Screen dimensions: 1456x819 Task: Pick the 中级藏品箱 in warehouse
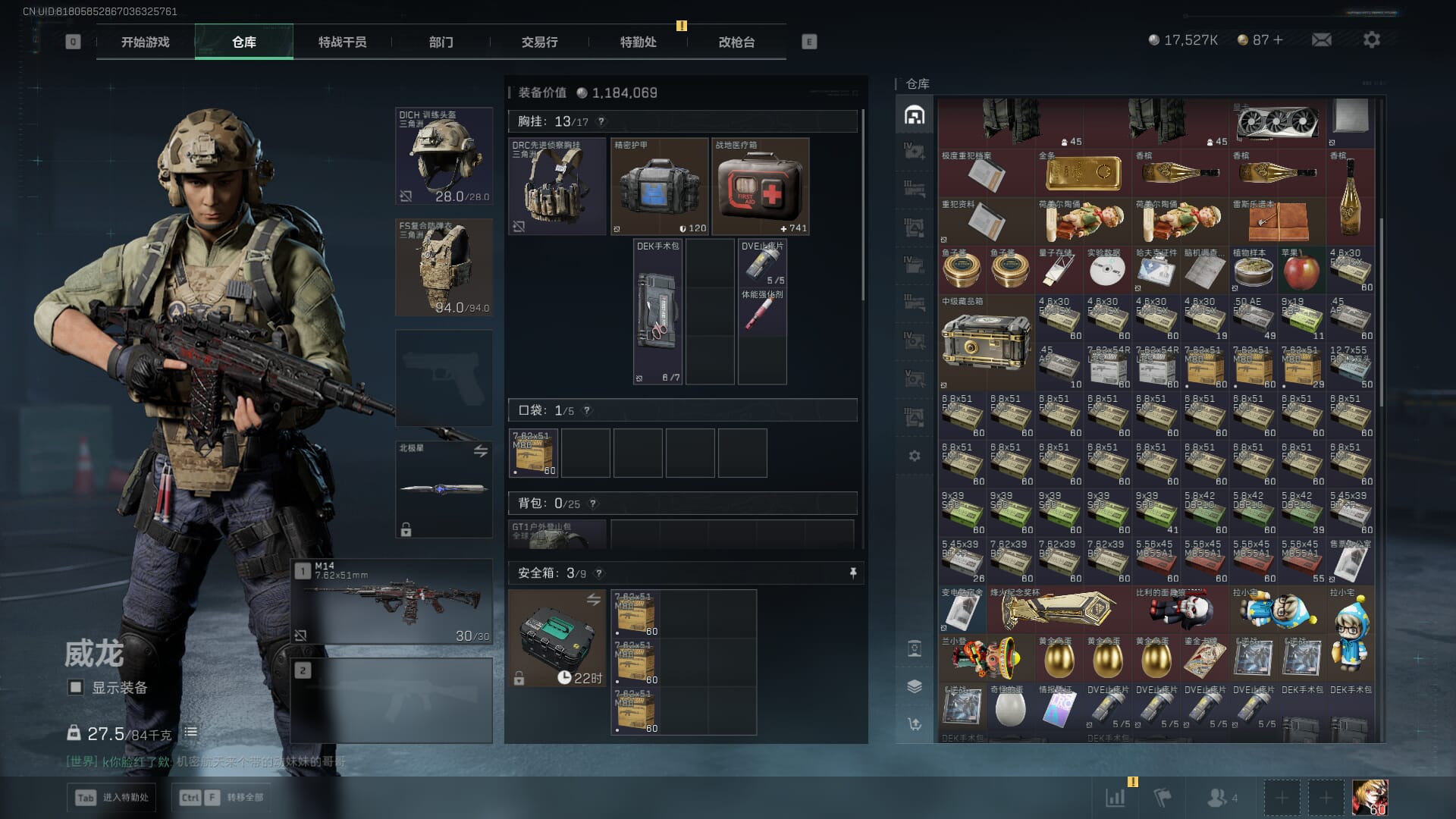[x=986, y=343]
